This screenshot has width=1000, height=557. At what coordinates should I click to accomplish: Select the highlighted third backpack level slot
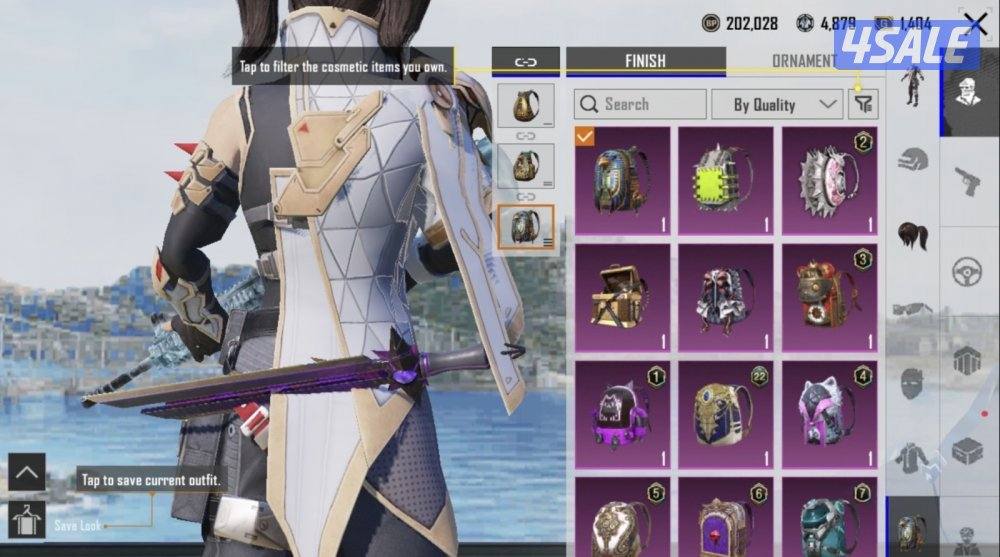coord(525,227)
